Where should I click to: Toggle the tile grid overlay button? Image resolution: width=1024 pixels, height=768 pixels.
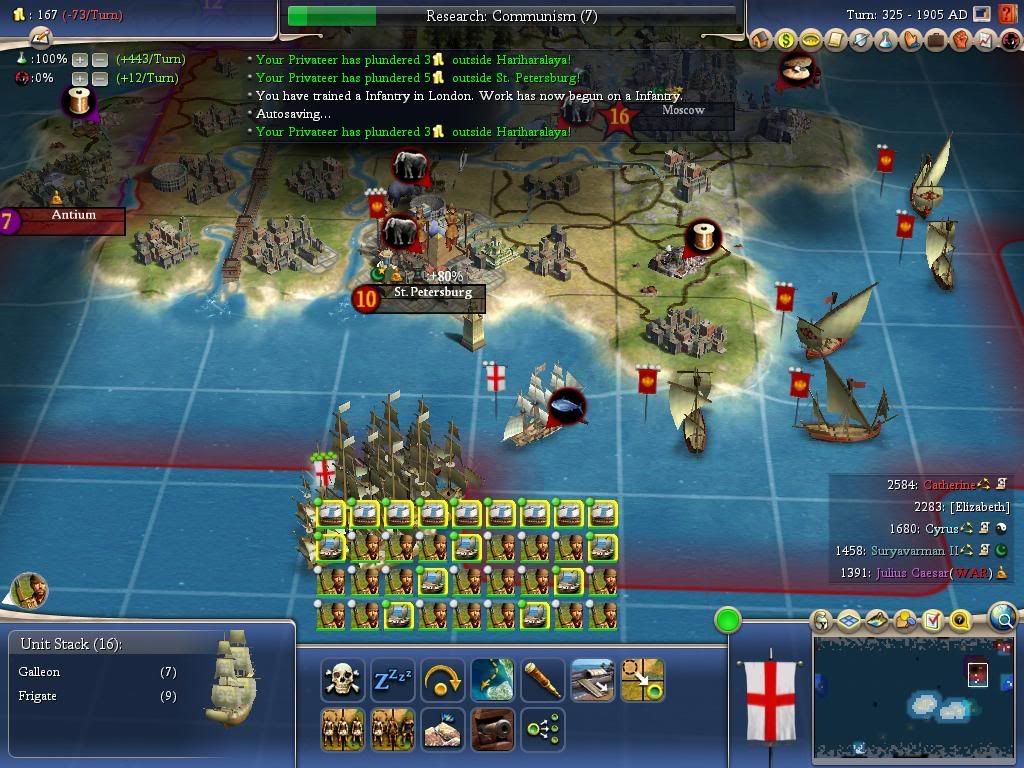pos(849,621)
